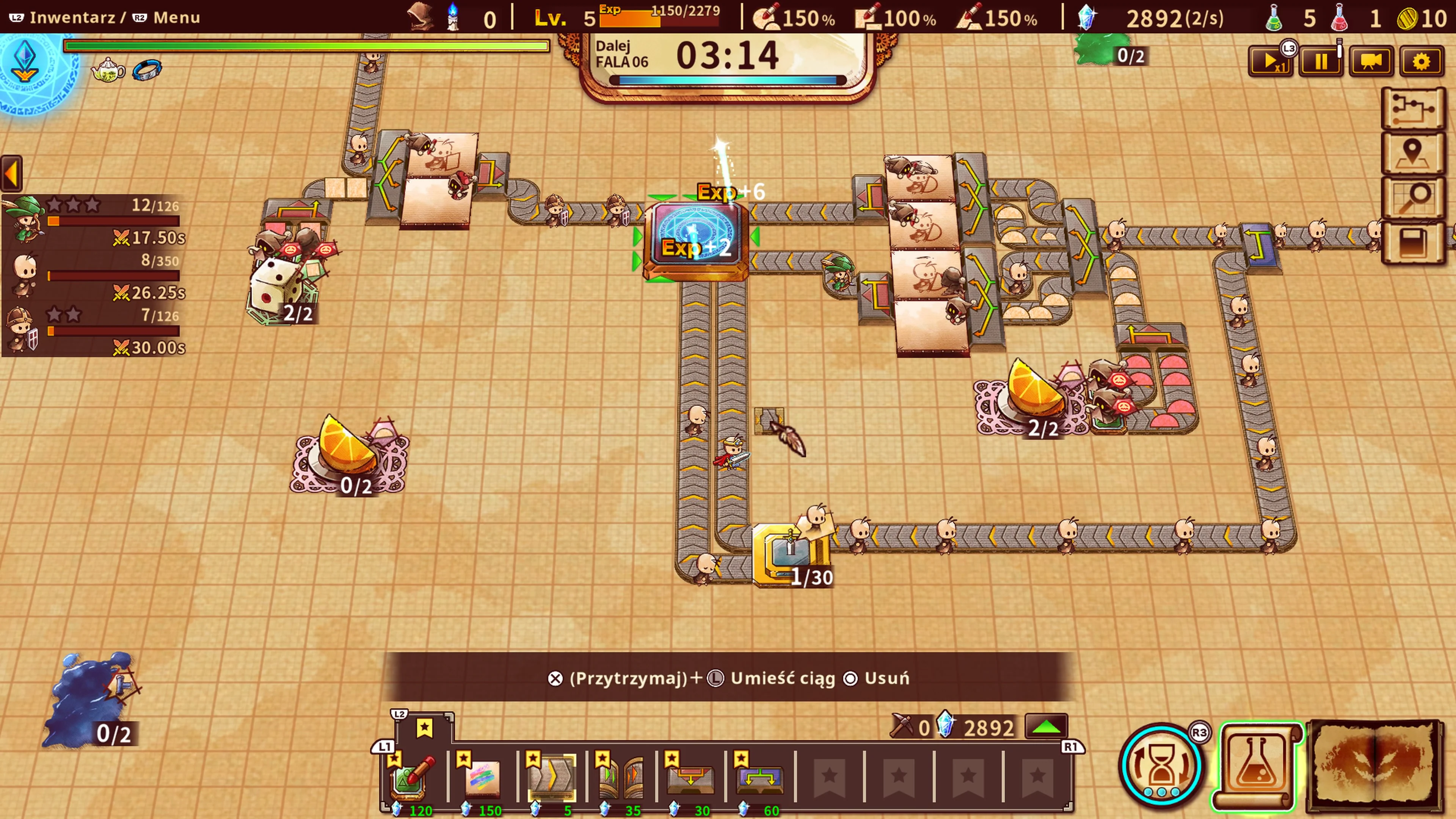Choose the blue two-way splitter costing 60

click(x=759, y=777)
